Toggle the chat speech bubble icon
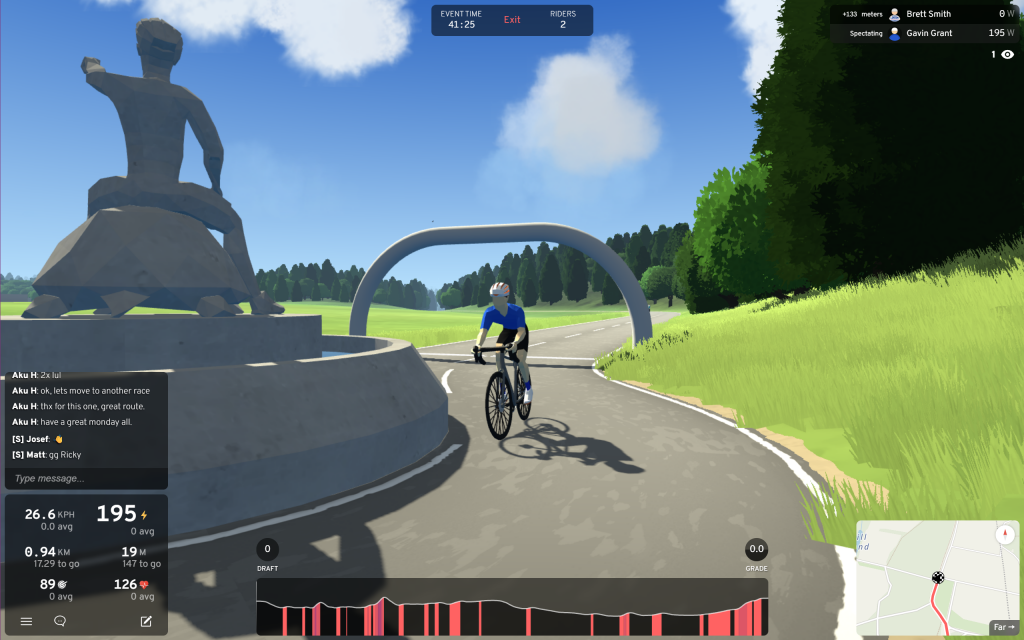This screenshot has height=640, width=1024. tap(60, 621)
